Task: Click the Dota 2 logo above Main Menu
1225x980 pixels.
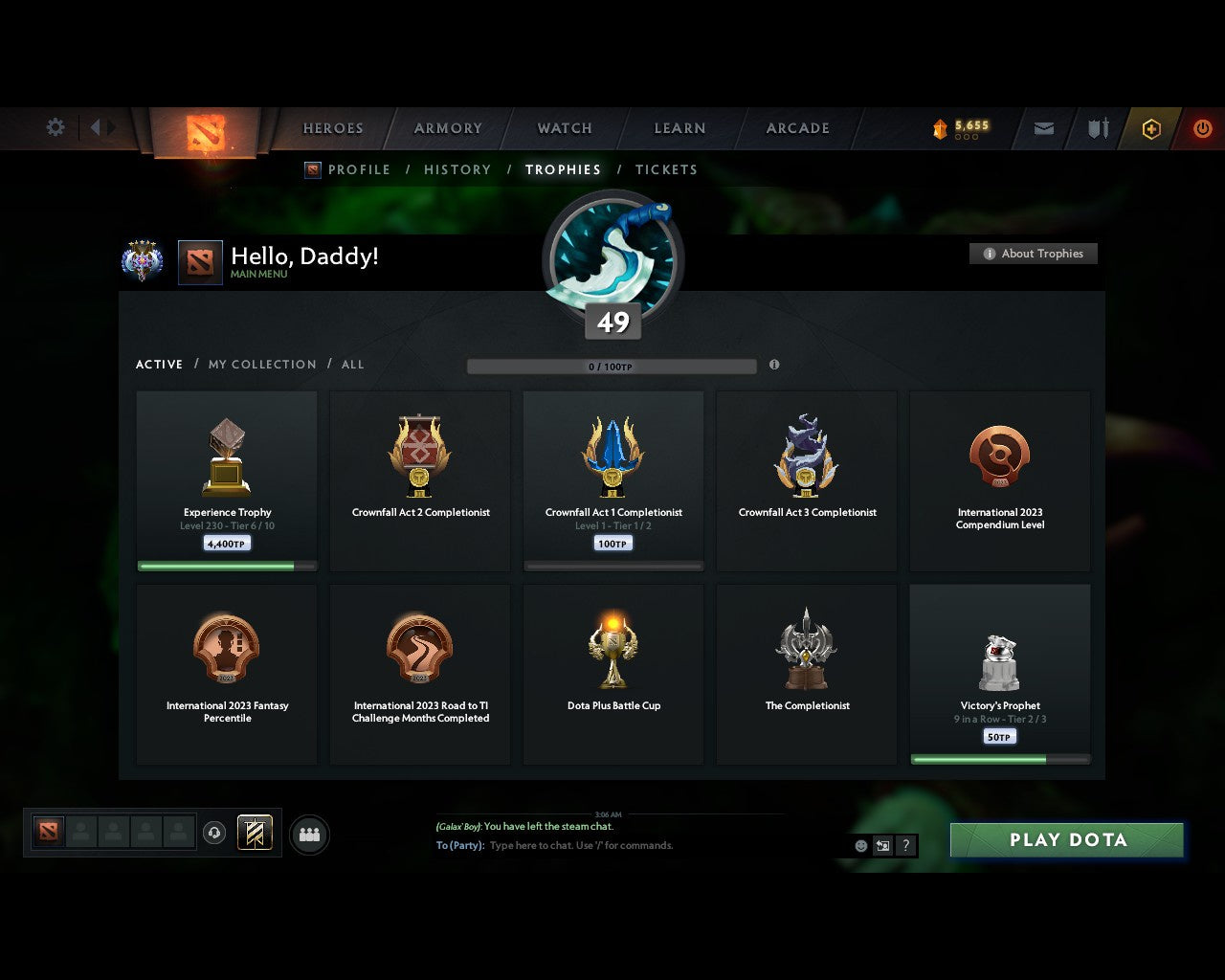Action: point(200,262)
